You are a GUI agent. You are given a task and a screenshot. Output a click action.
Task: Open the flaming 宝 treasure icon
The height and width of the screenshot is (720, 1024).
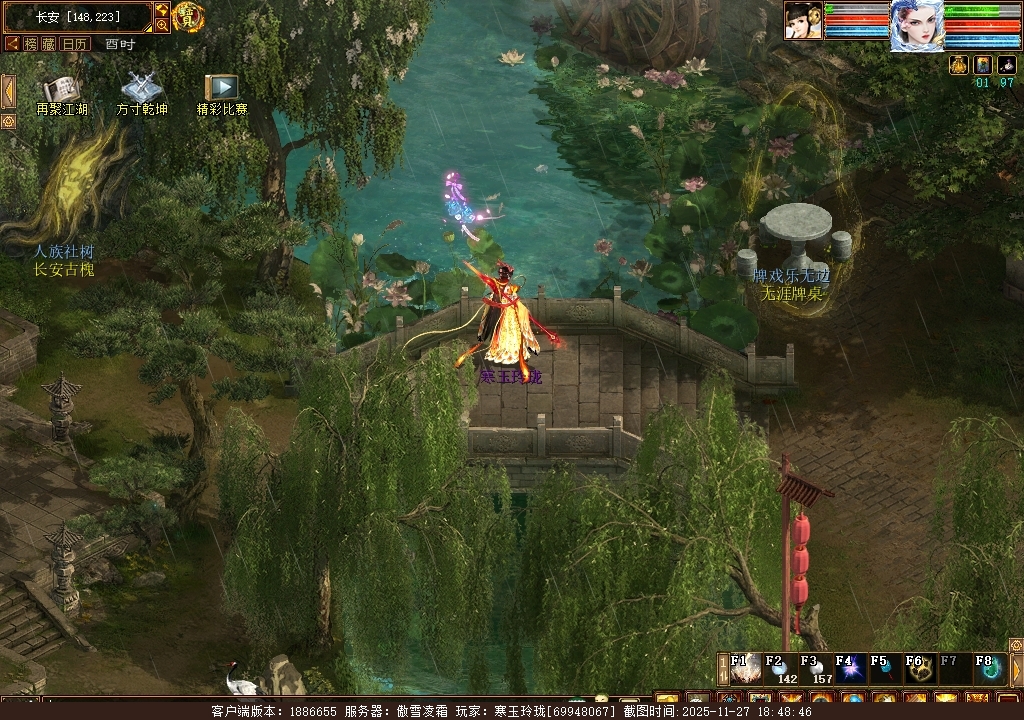[188, 16]
